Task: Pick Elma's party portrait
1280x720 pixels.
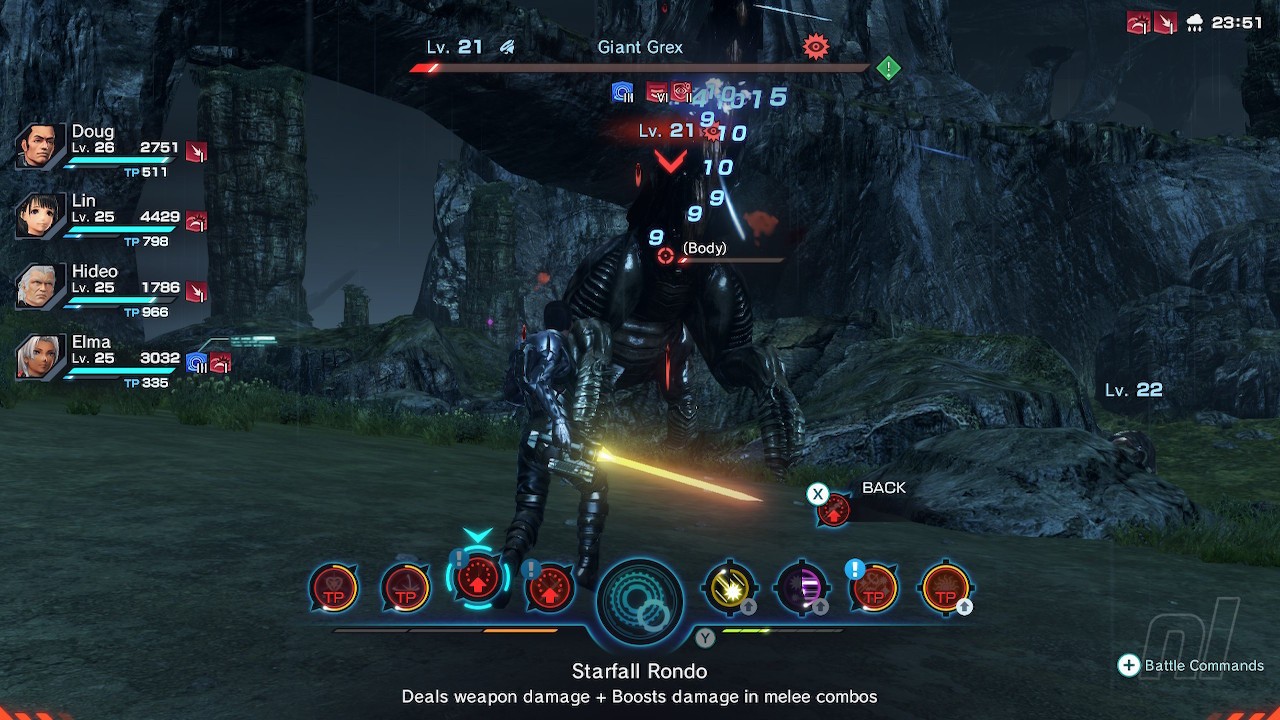Action: [40, 358]
